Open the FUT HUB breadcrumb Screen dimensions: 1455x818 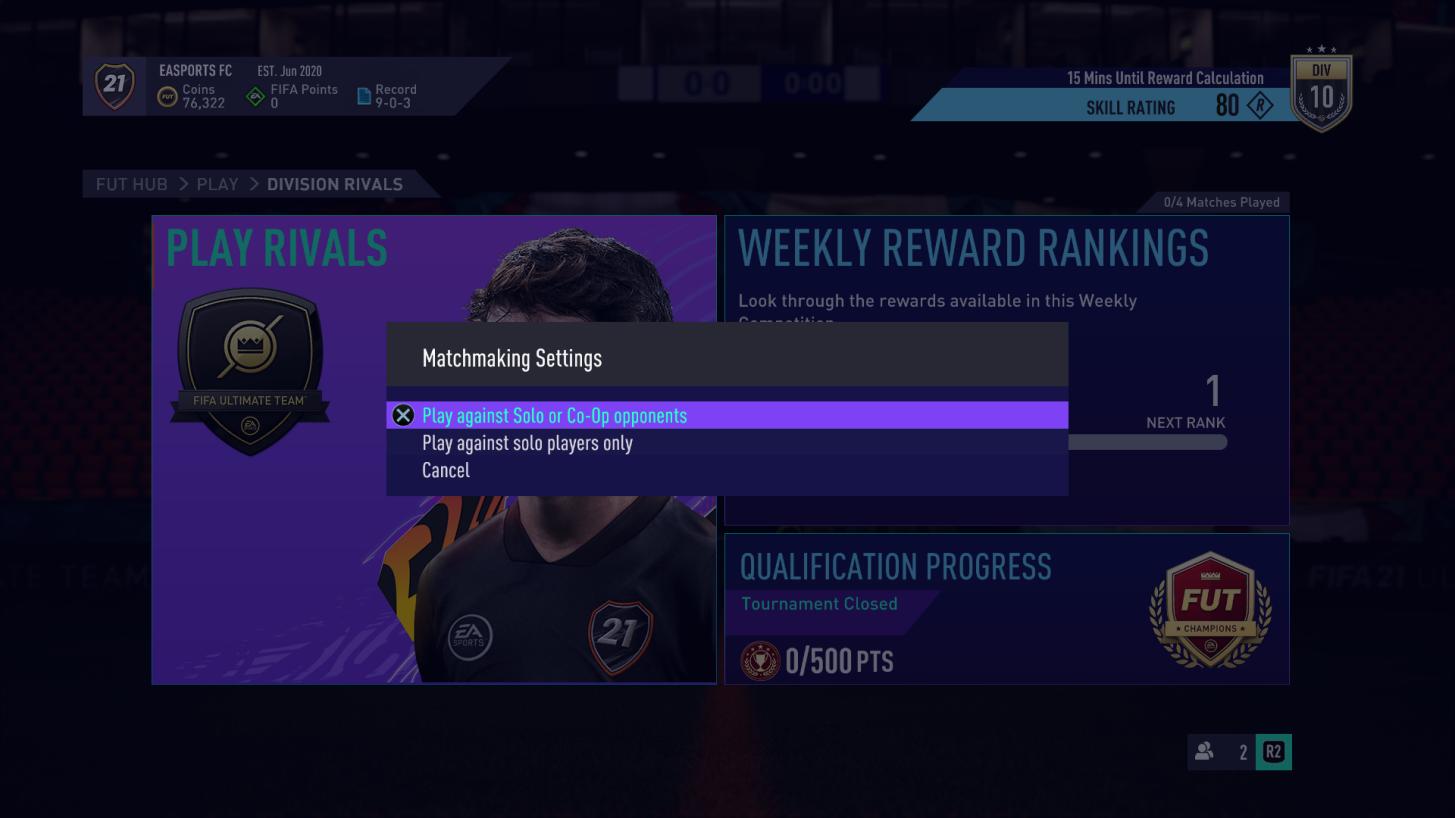131,184
